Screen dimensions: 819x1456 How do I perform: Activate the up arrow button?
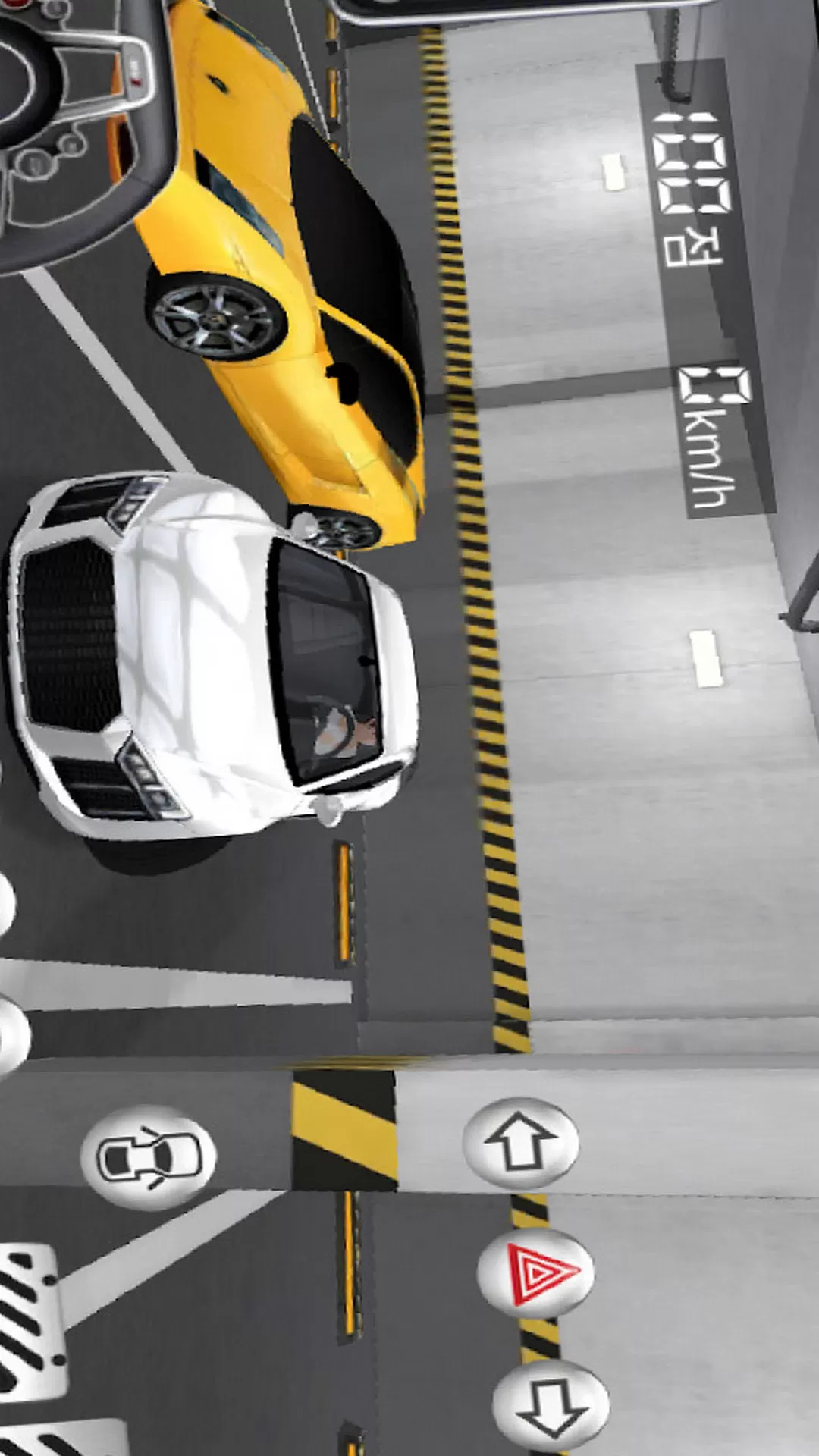point(521,1142)
